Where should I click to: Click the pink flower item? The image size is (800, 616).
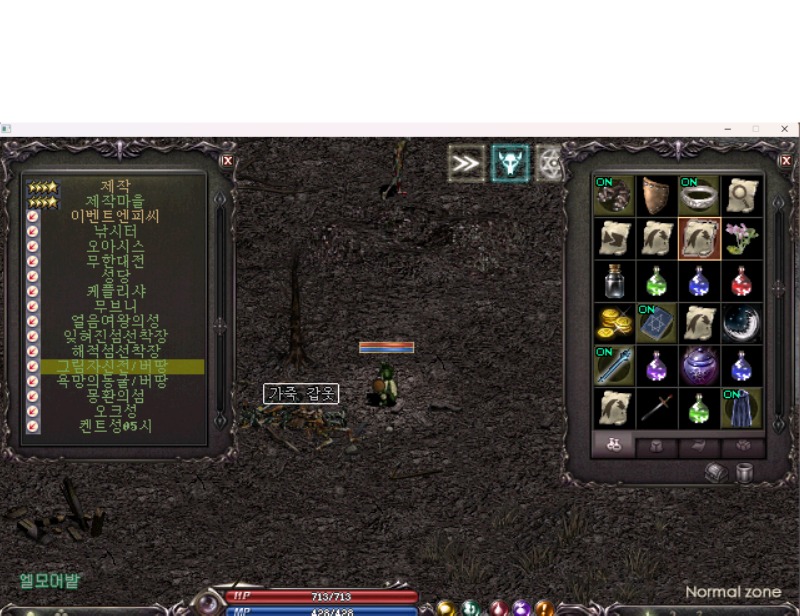[x=741, y=238]
